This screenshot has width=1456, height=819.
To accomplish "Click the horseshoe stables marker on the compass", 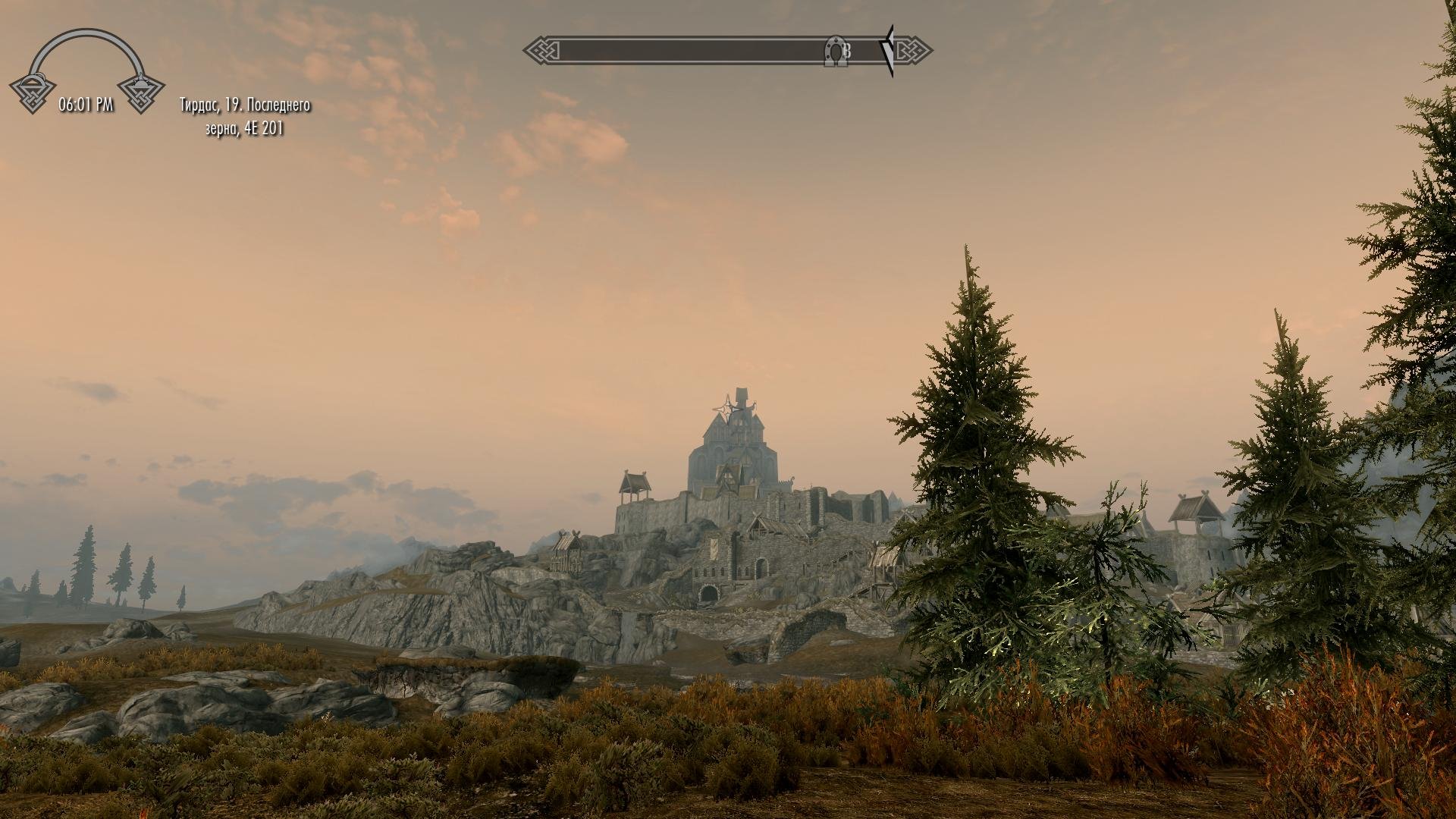I will [x=834, y=52].
